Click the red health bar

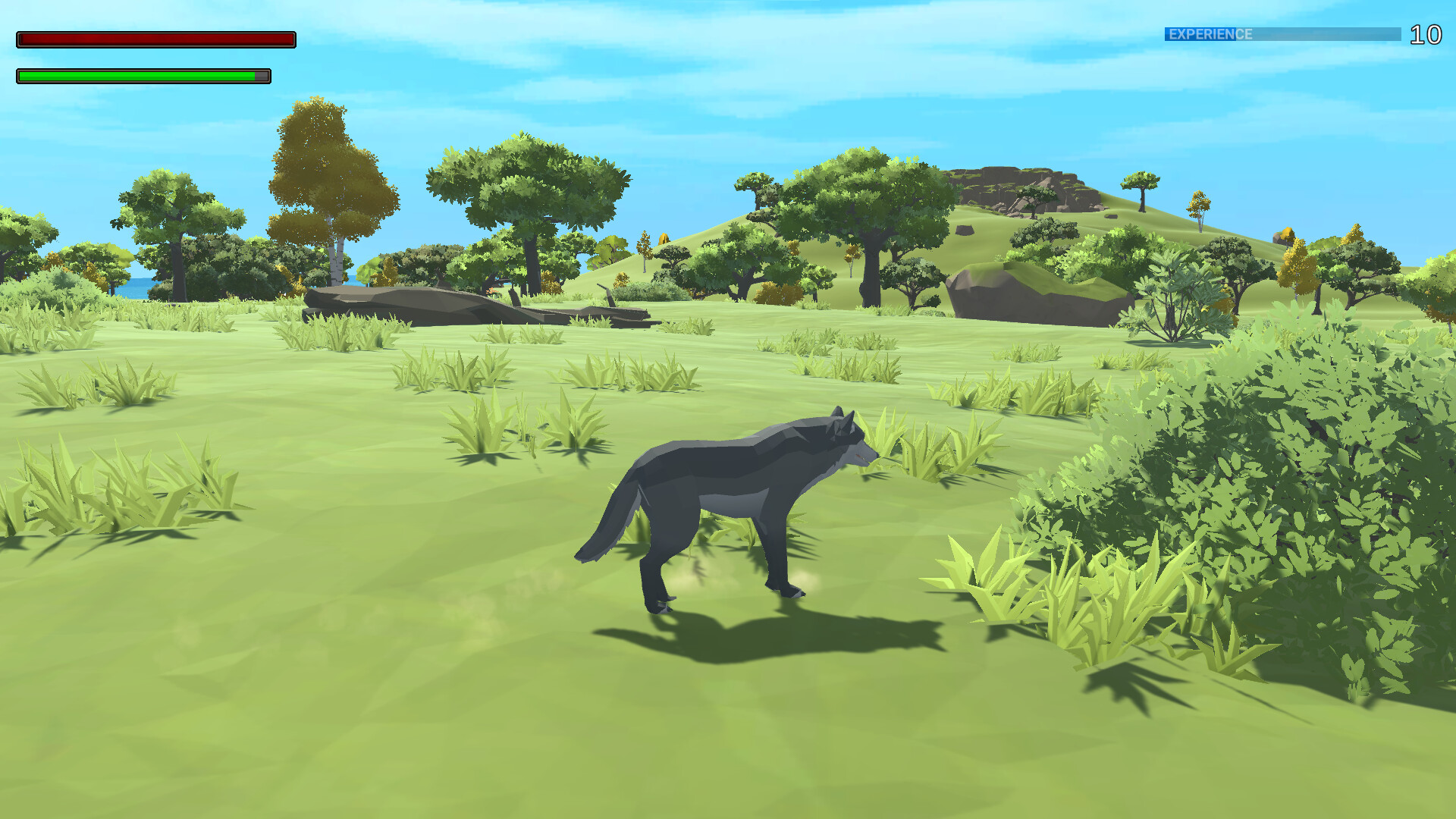coord(155,38)
